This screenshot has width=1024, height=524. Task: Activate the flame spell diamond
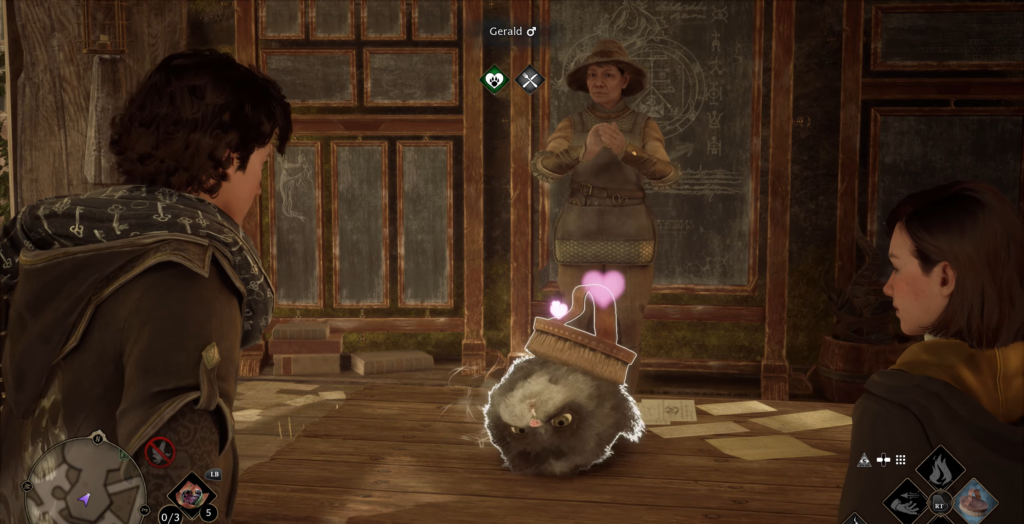pyautogui.click(x=940, y=468)
